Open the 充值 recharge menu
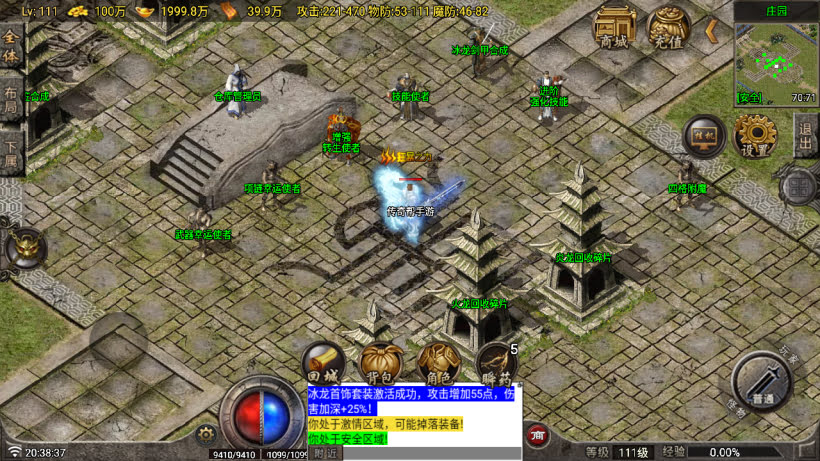 pyautogui.click(x=668, y=28)
